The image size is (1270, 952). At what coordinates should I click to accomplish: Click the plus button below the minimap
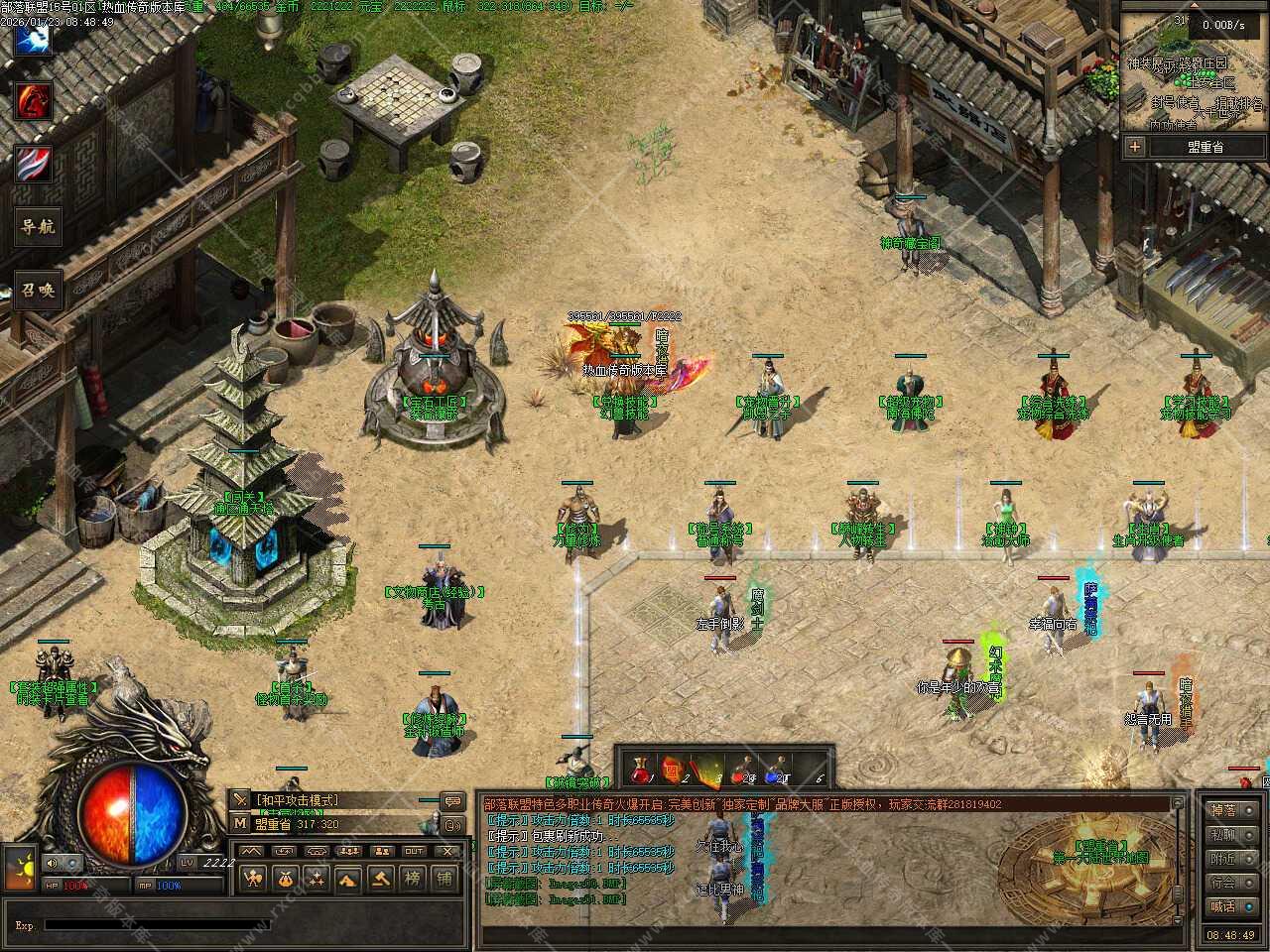1135,147
